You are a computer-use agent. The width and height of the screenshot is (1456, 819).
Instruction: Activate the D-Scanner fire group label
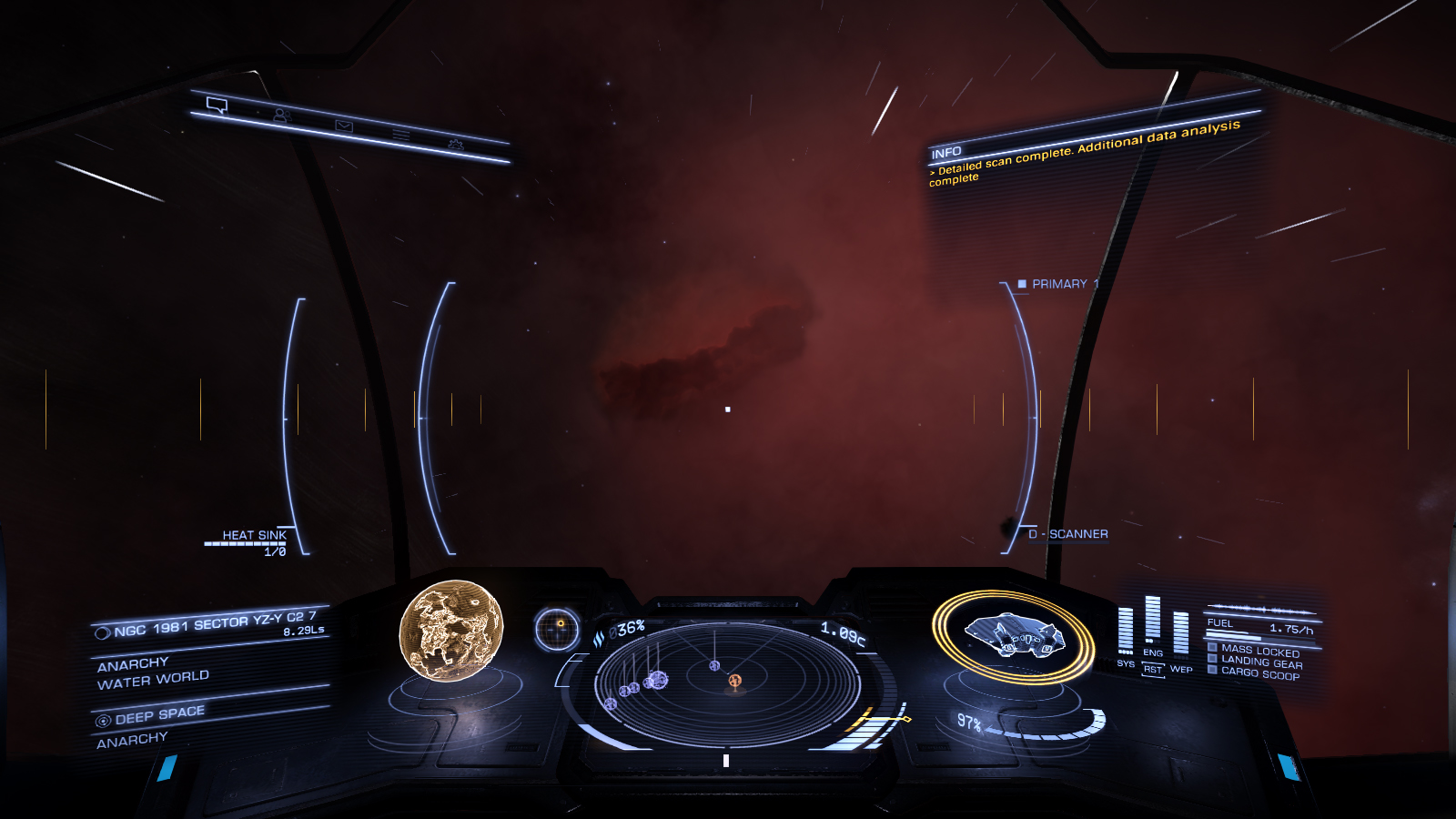point(1069,534)
